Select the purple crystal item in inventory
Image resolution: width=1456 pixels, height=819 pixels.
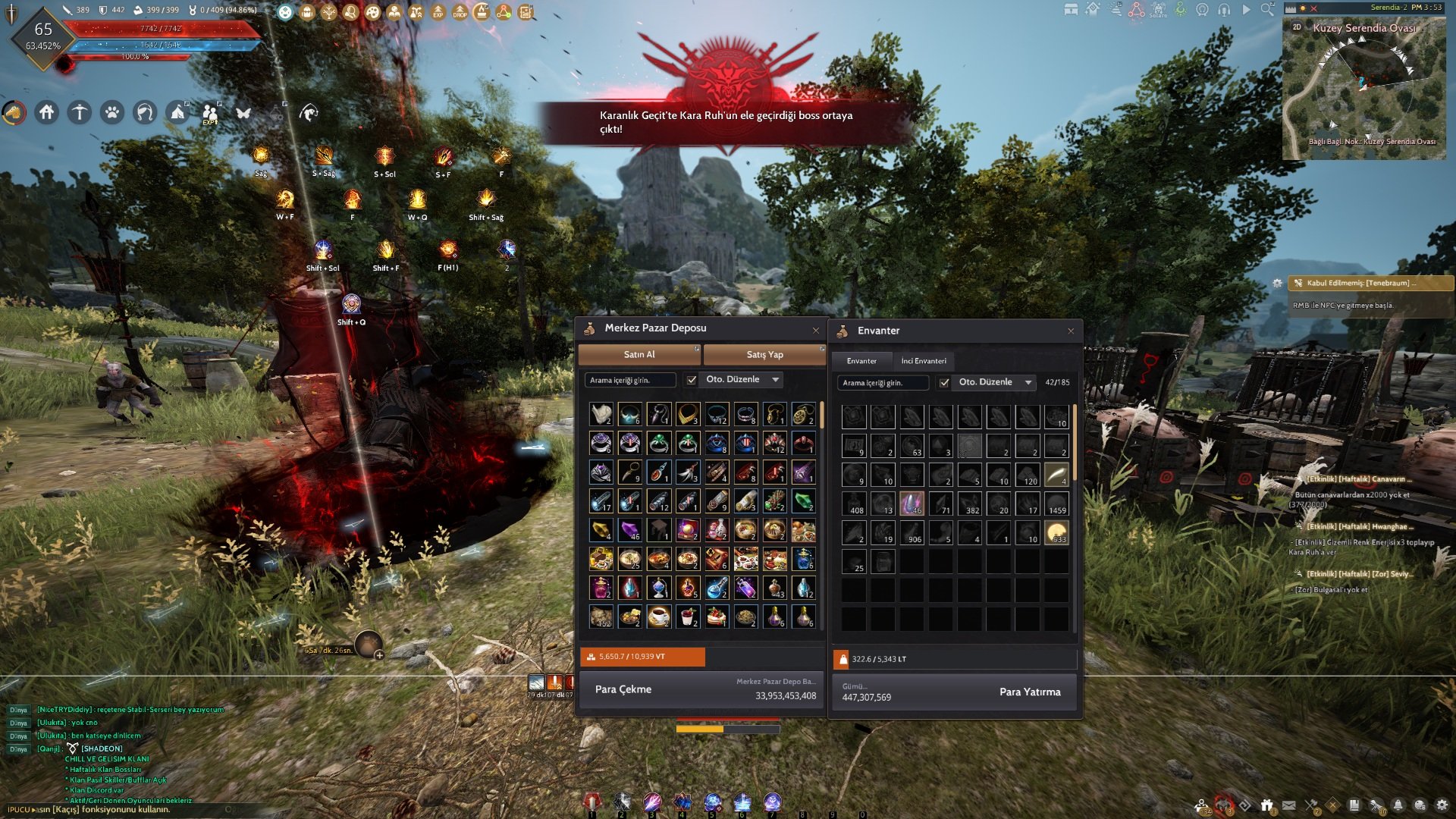pos(912,504)
